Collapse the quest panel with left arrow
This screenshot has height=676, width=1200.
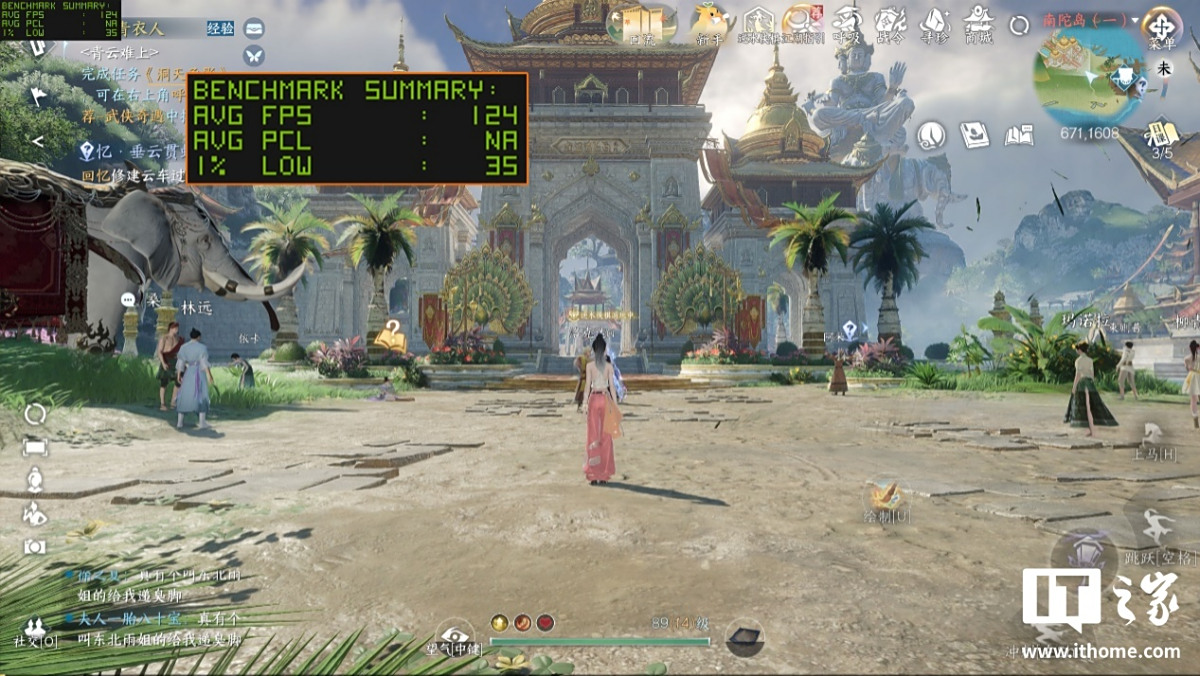(38, 142)
